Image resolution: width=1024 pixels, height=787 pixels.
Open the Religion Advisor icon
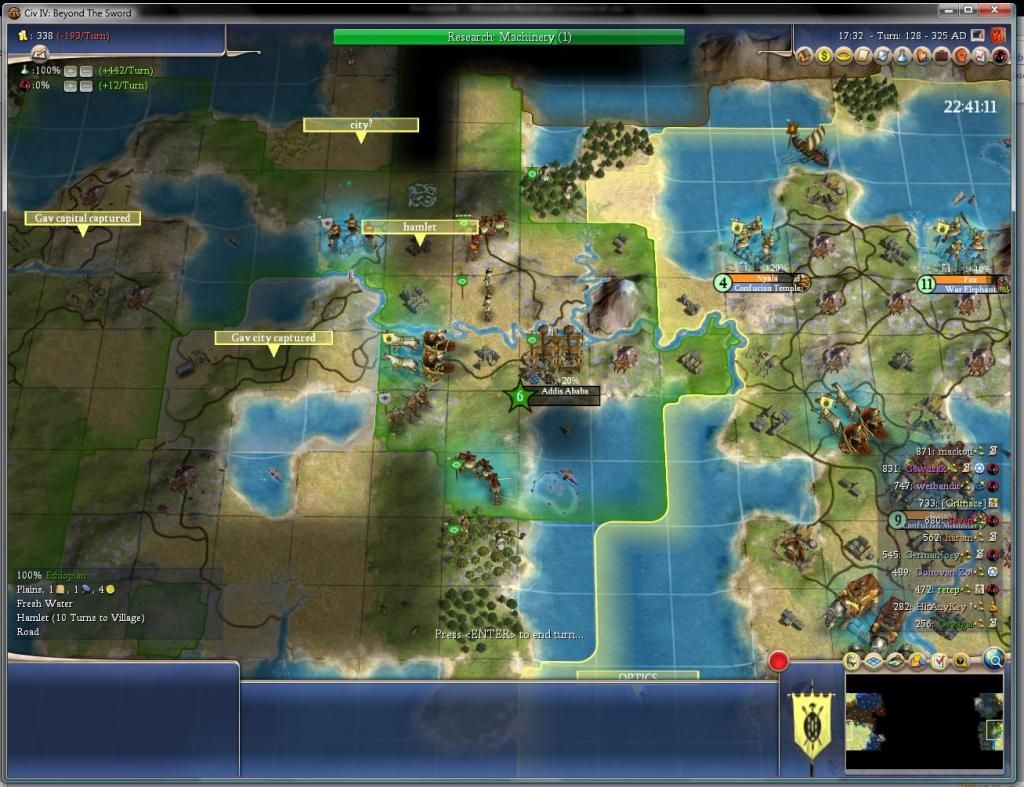pos(923,57)
